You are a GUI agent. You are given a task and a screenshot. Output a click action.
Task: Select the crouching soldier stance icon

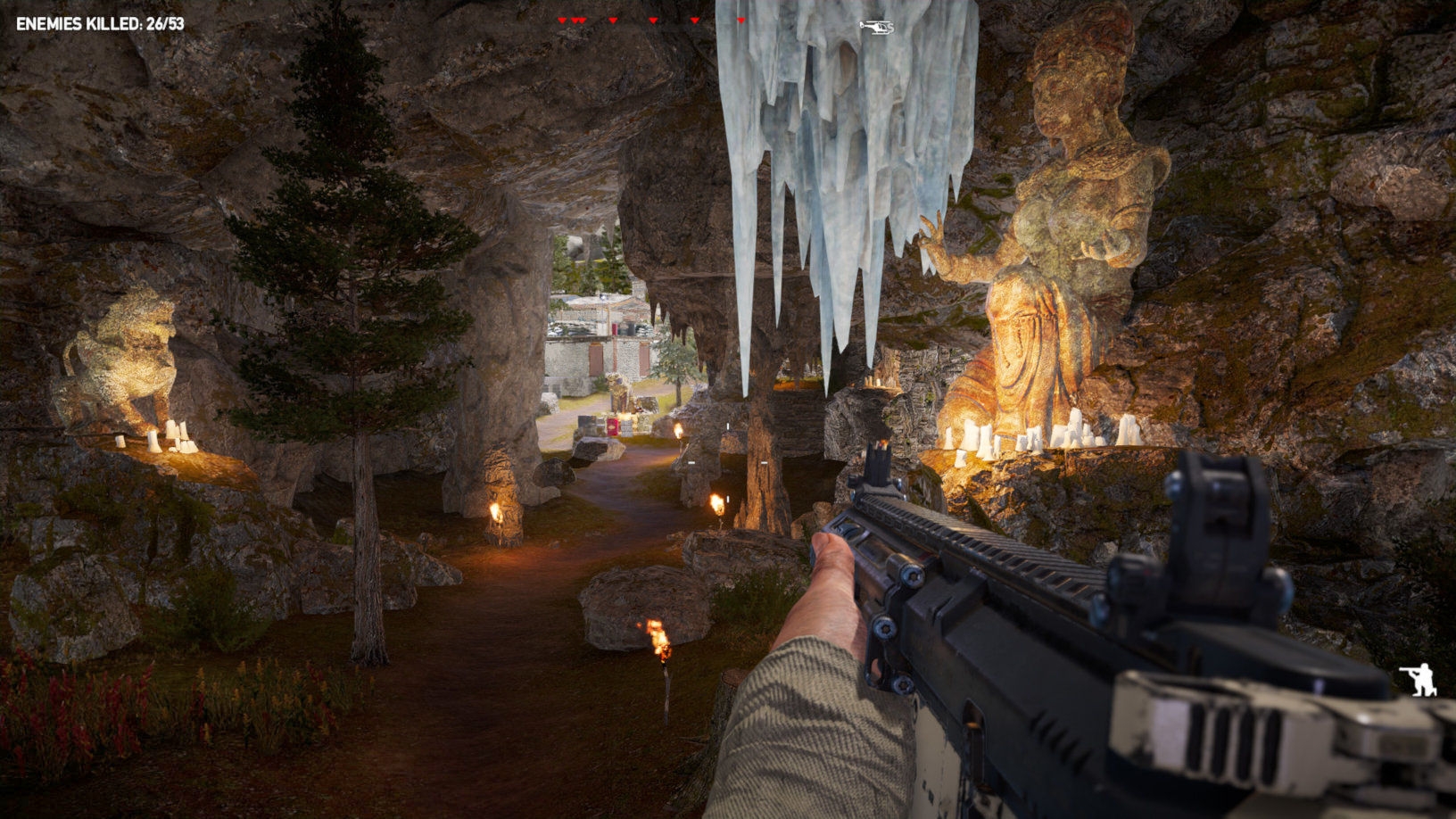1418,680
